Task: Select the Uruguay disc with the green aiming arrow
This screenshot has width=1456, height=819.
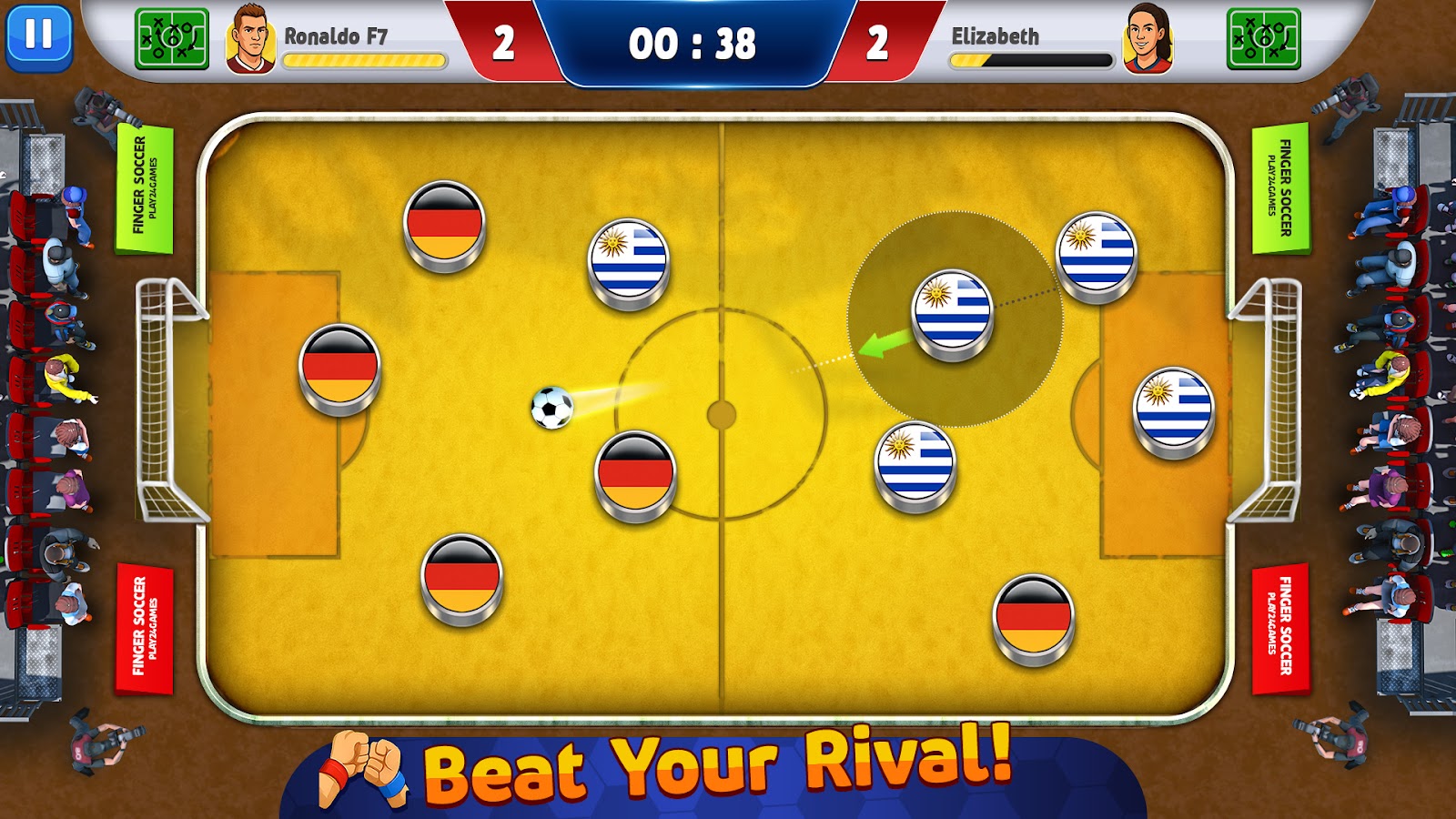Action: [952, 311]
